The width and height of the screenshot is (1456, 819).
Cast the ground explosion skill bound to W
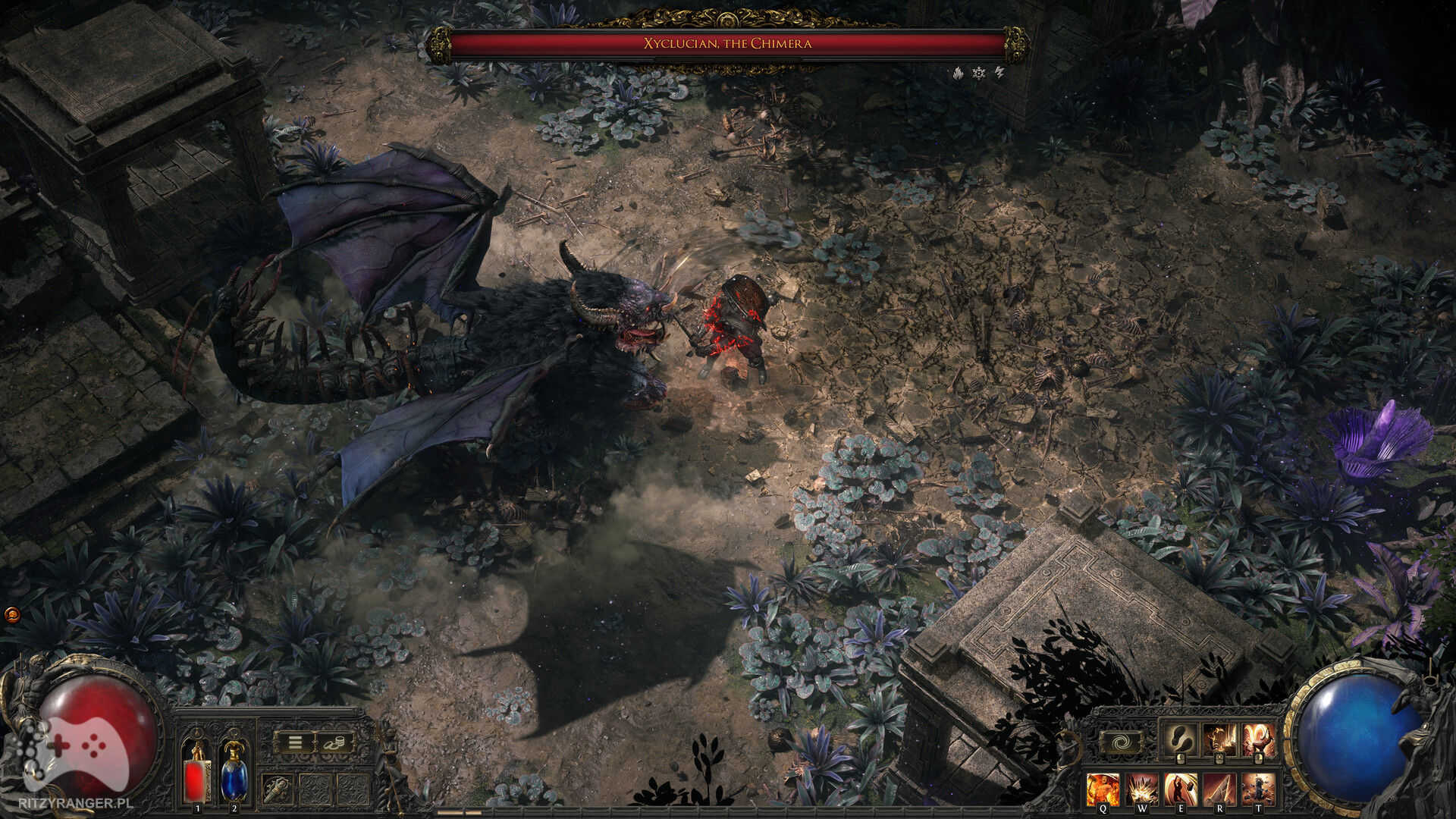(x=1142, y=789)
